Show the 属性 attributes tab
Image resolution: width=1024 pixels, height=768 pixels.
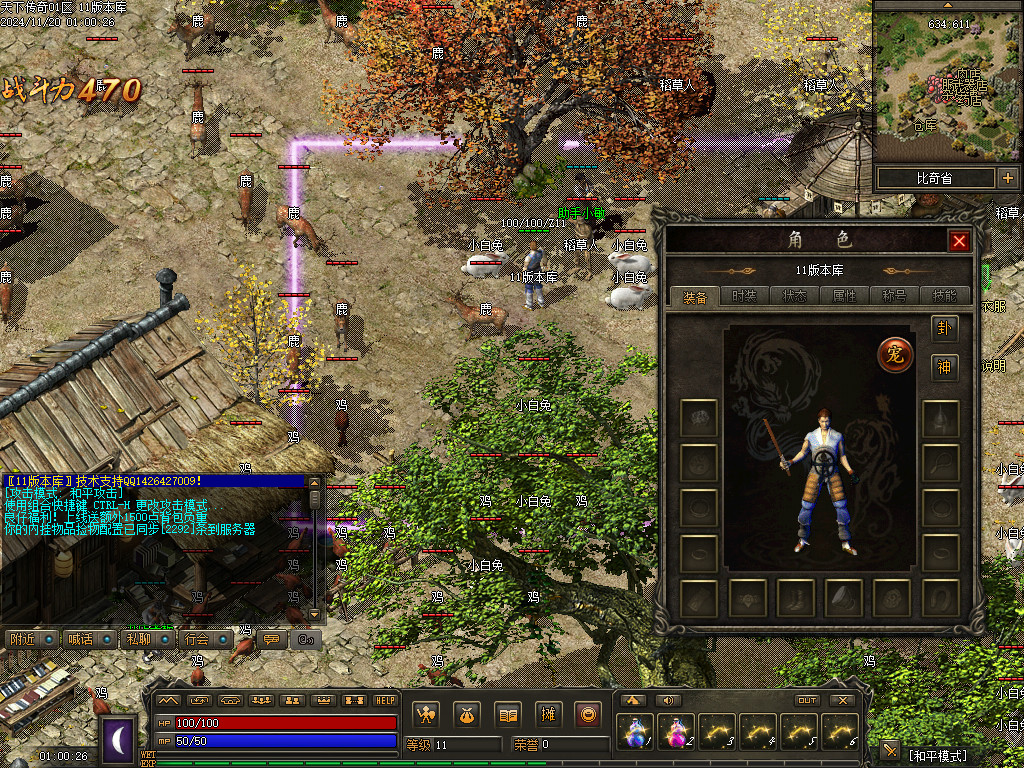845,296
